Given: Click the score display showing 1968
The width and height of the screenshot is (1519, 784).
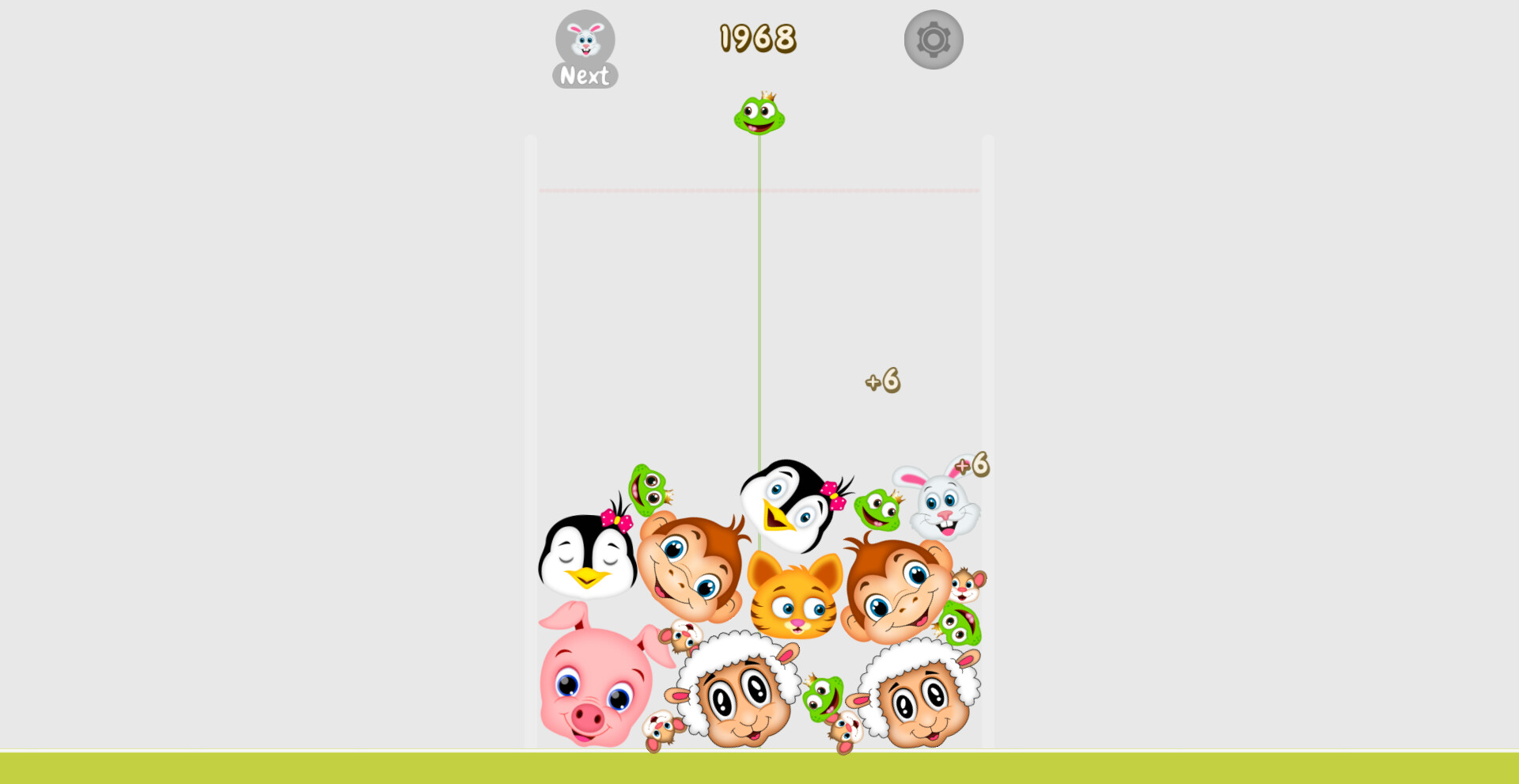Looking at the screenshot, I should coord(756,38).
